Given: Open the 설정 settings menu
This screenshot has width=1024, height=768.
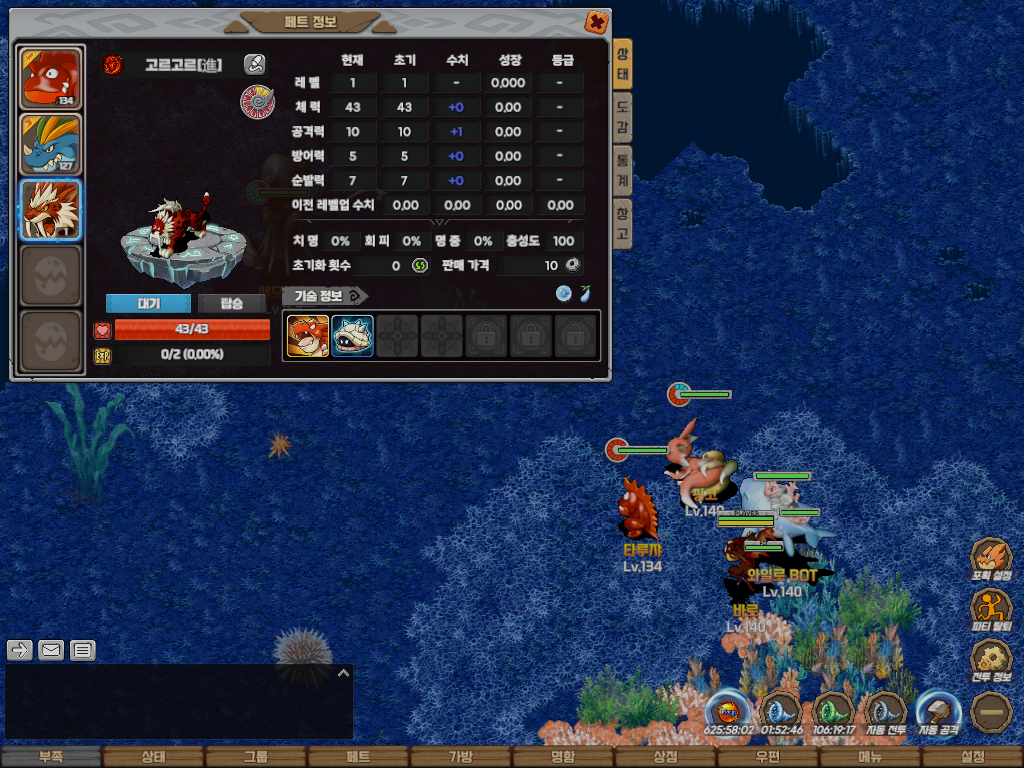Looking at the screenshot, I should pyautogui.click(x=972, y=757).
